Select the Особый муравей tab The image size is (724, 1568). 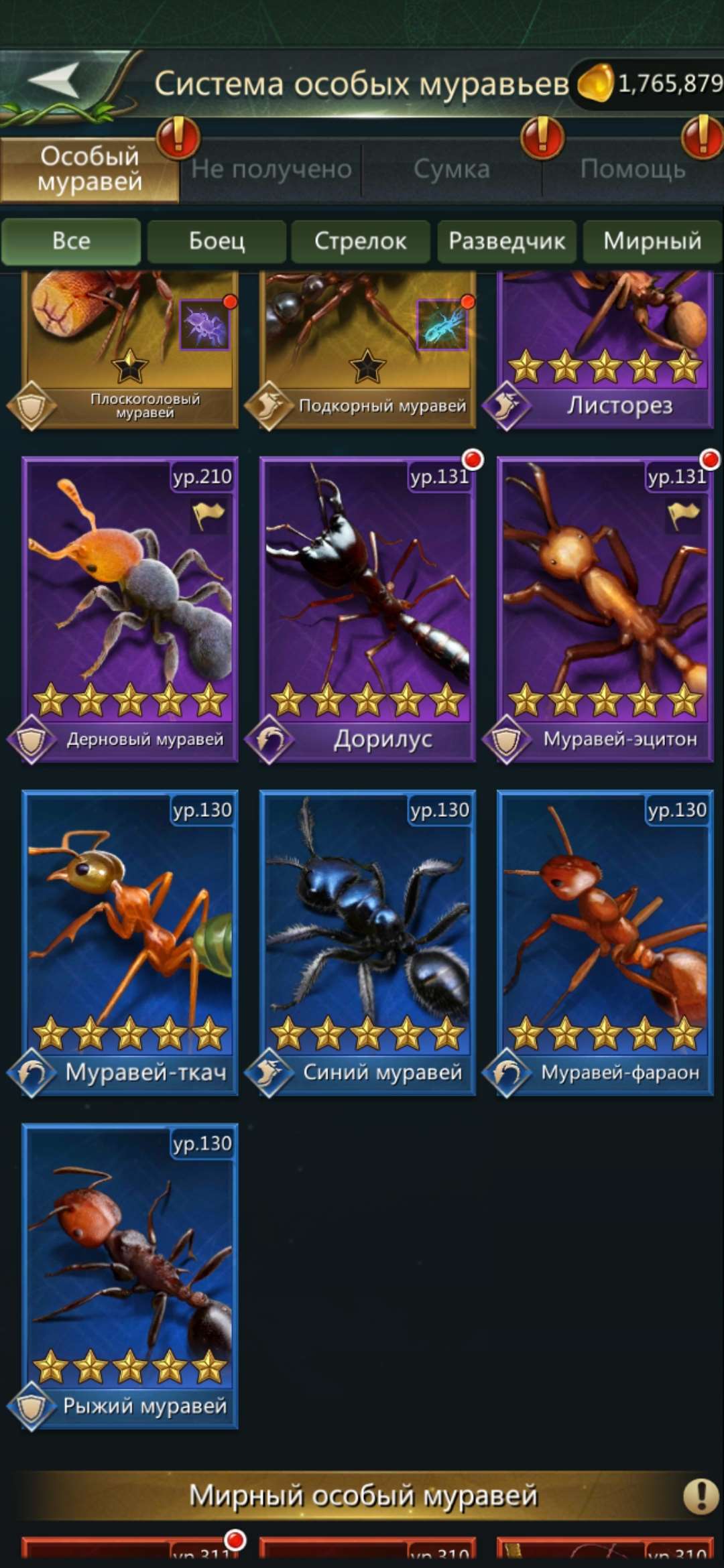[x=90, y=169]
